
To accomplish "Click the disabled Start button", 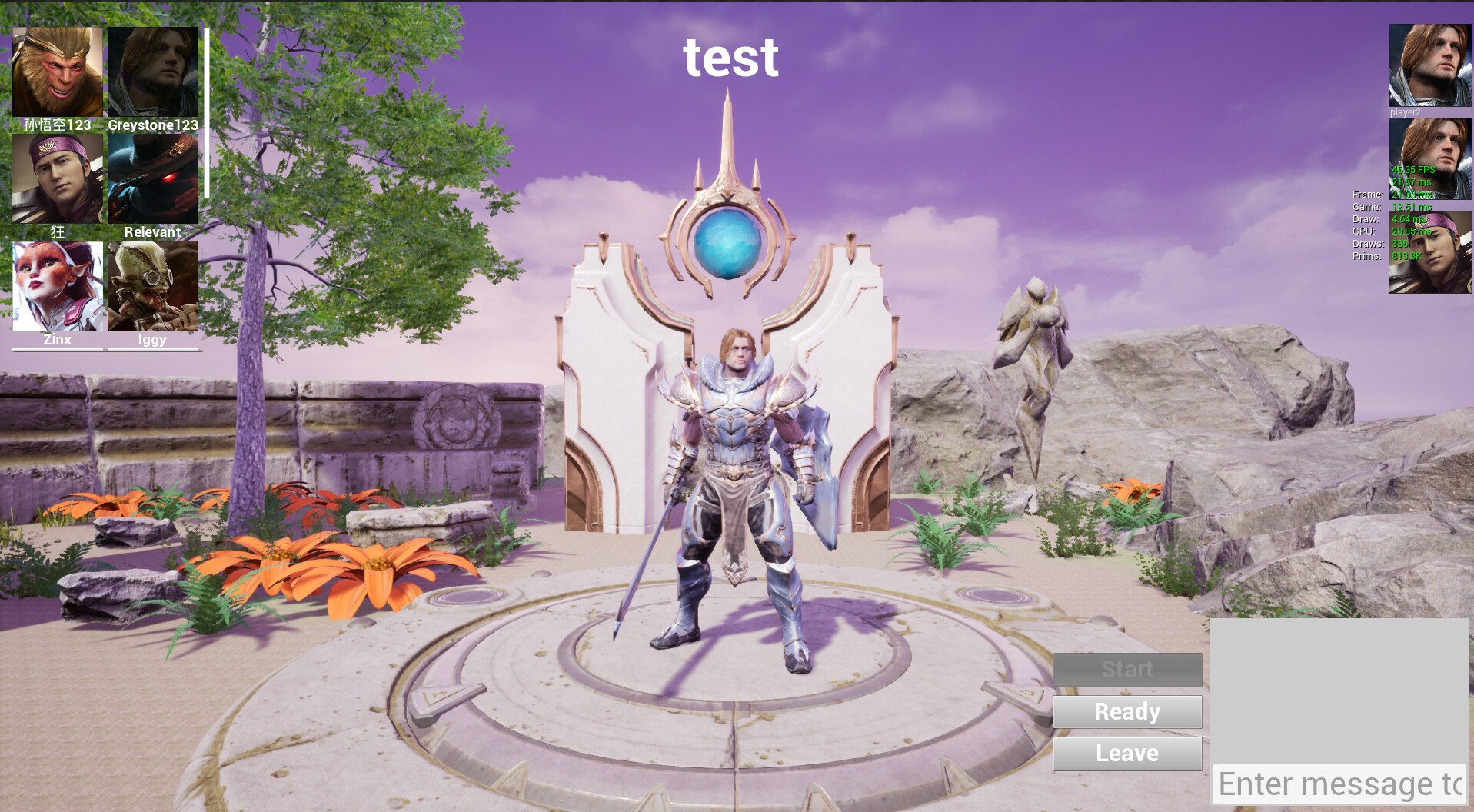I will (x=1126, y=669).
